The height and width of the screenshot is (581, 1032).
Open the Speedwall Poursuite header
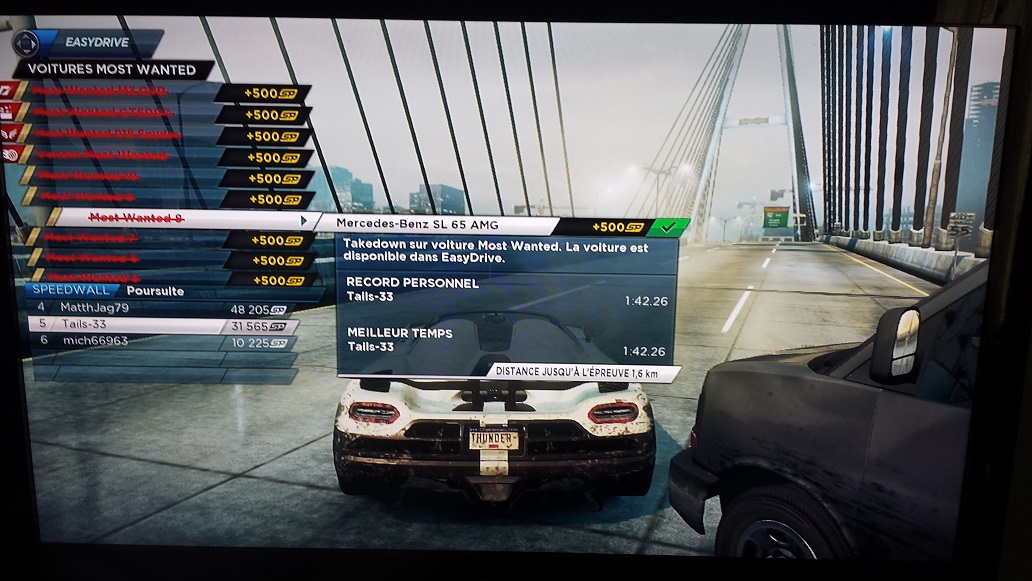pos(110,291)
